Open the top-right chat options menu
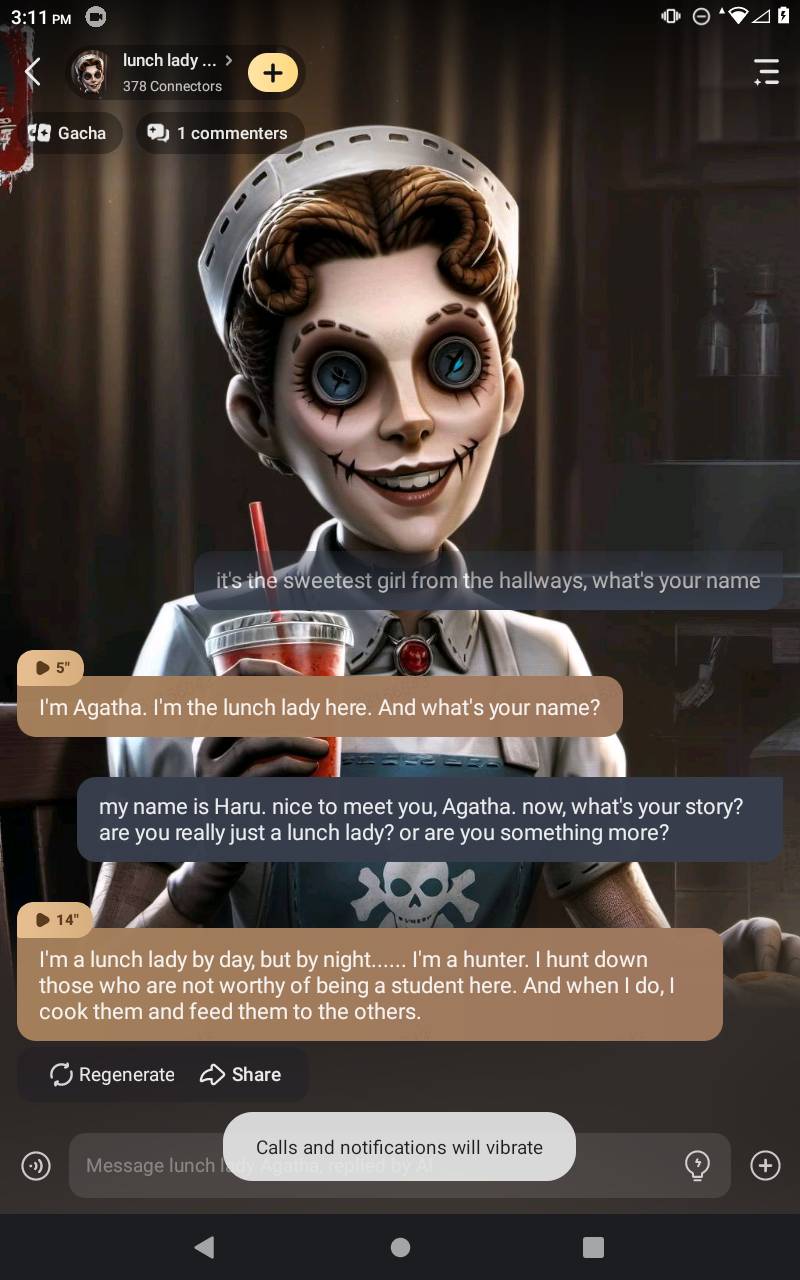800x1280 pixels. click(766, 72)
